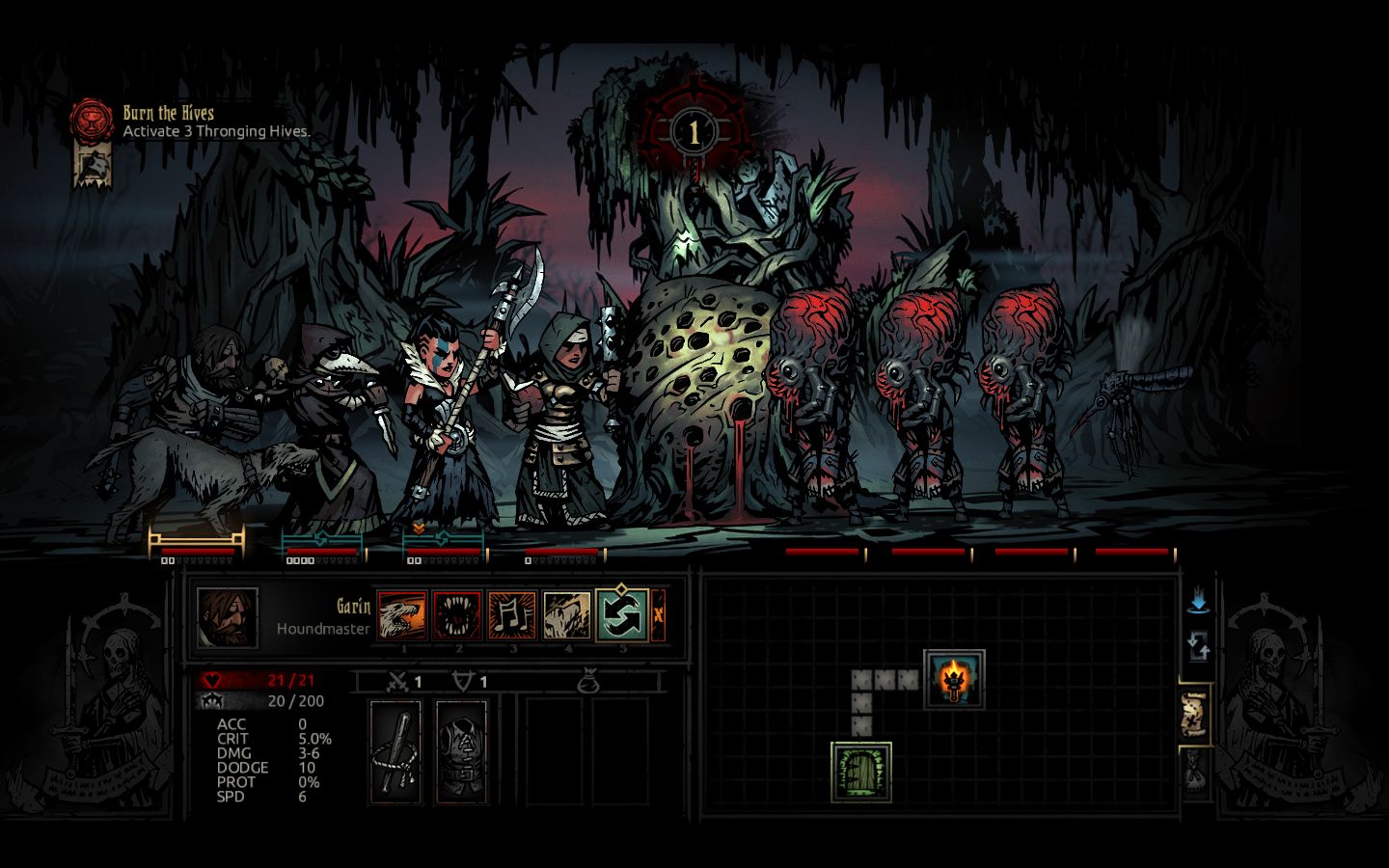Use the Hound's Rush skill
This screenshot has height=868, width=1389.
[x=402, y=615]
